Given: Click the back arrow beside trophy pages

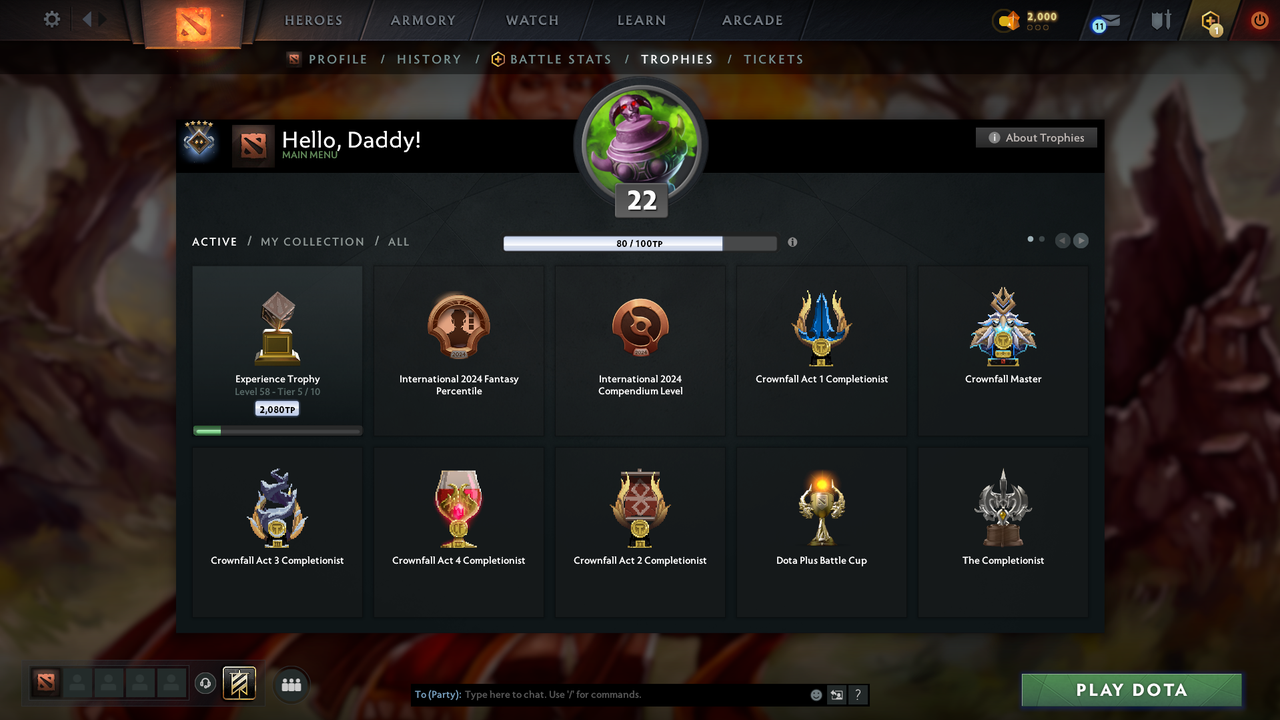Looking at the screenshot, I should [x=1062, y=240].
